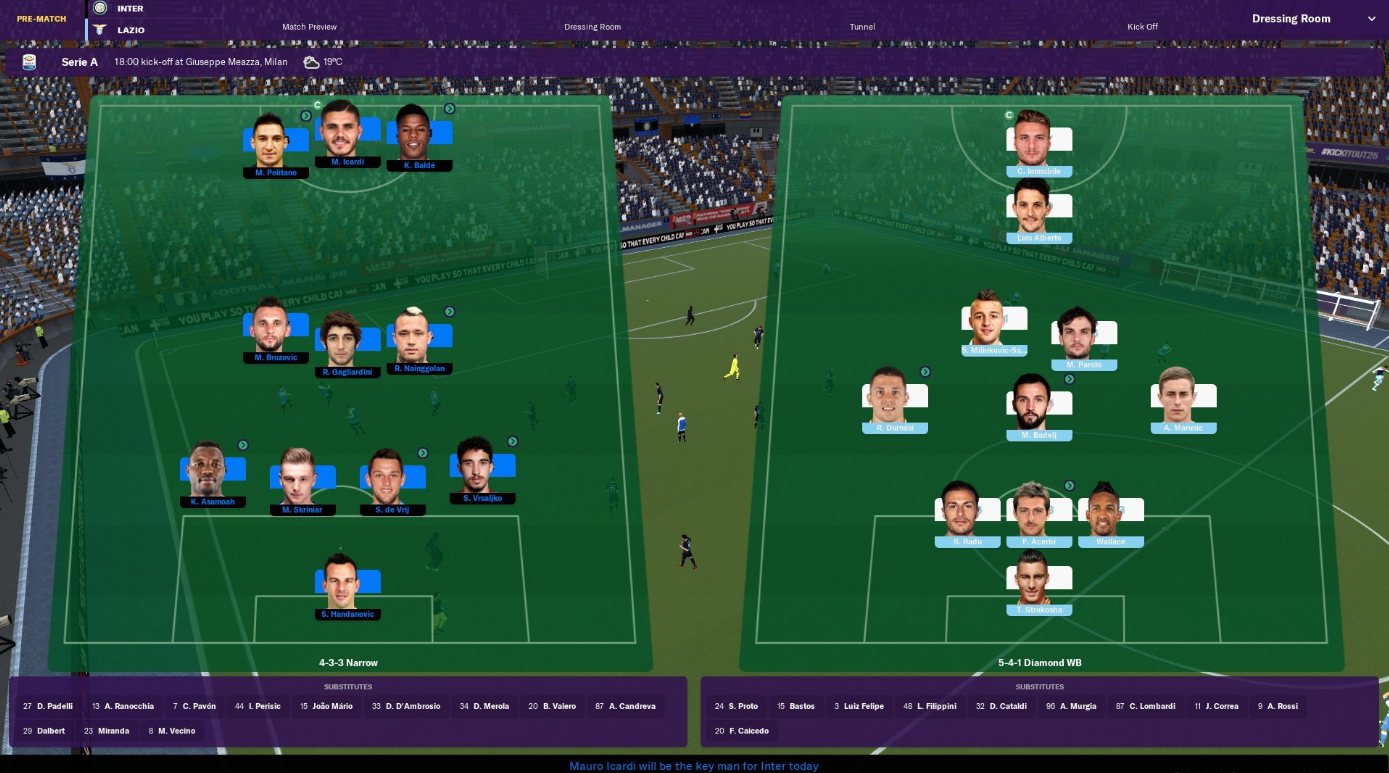Select K. Balde's kit on the pitch

[420, 131]
